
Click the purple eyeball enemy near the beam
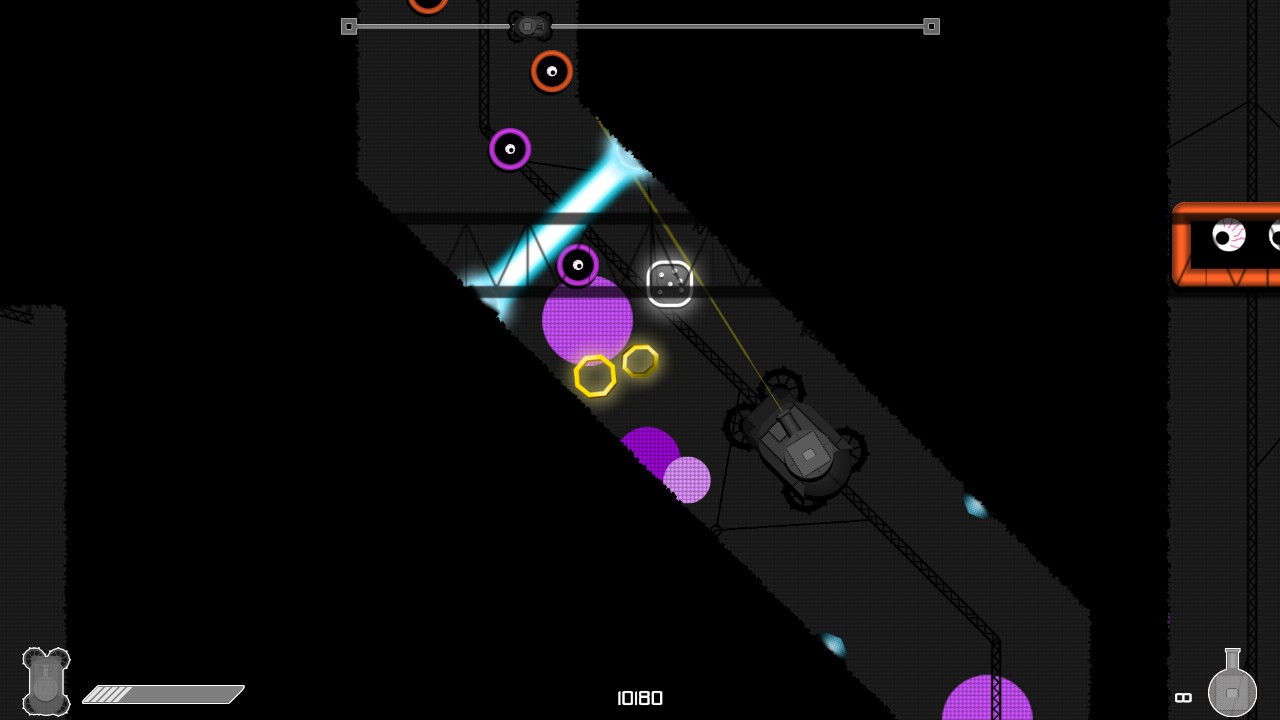tap(577, 266)
